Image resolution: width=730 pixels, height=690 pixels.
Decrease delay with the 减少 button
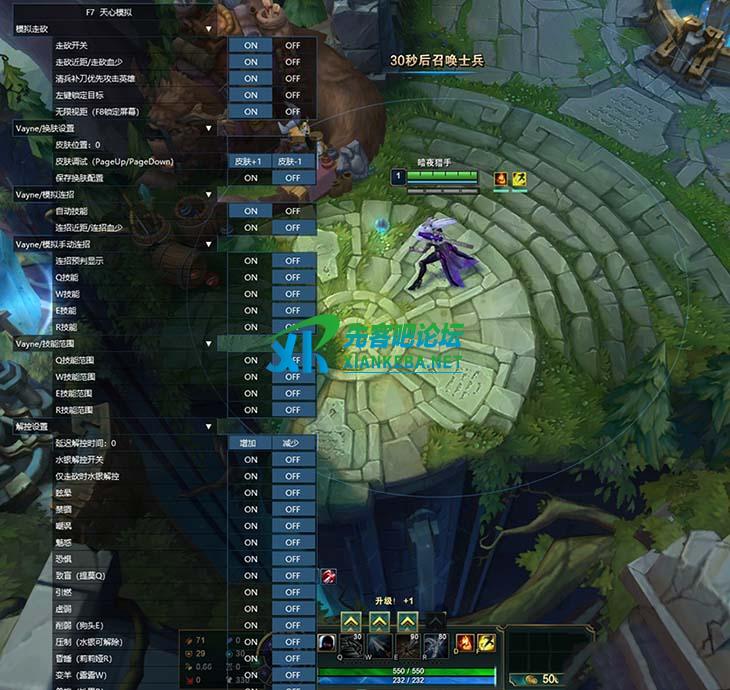(292, 443)
